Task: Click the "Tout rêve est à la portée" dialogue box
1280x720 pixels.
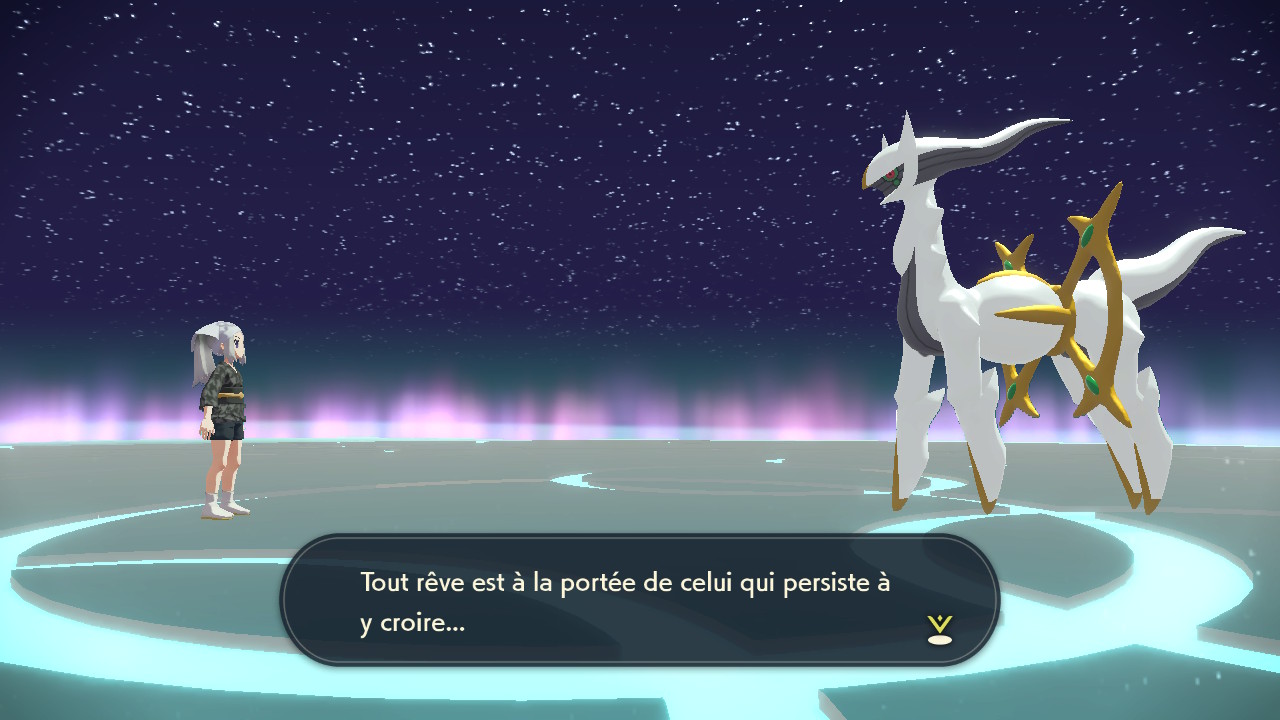Action: 640,600
